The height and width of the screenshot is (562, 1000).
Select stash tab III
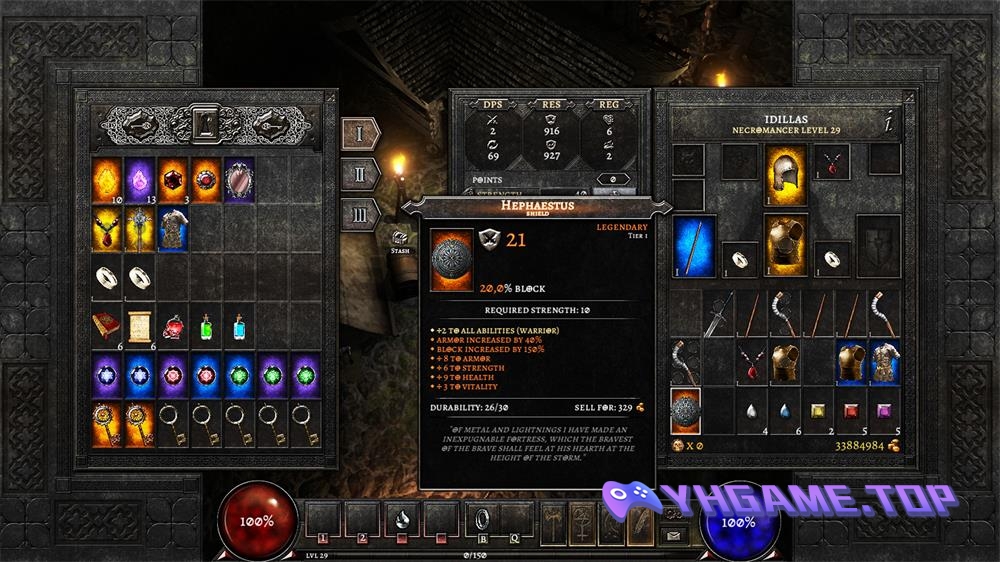(360, 215)
